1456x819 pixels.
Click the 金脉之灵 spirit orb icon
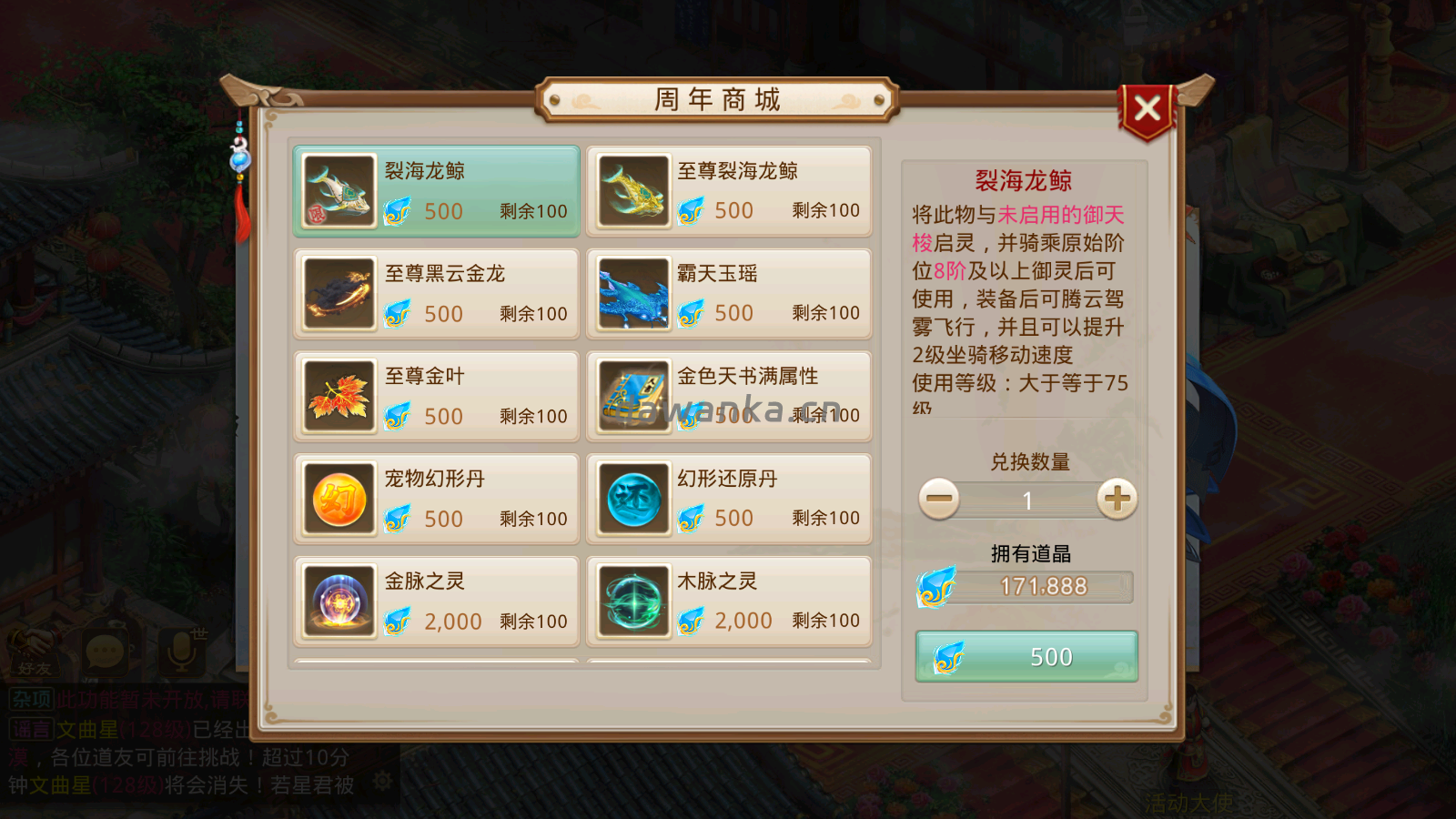339,601
